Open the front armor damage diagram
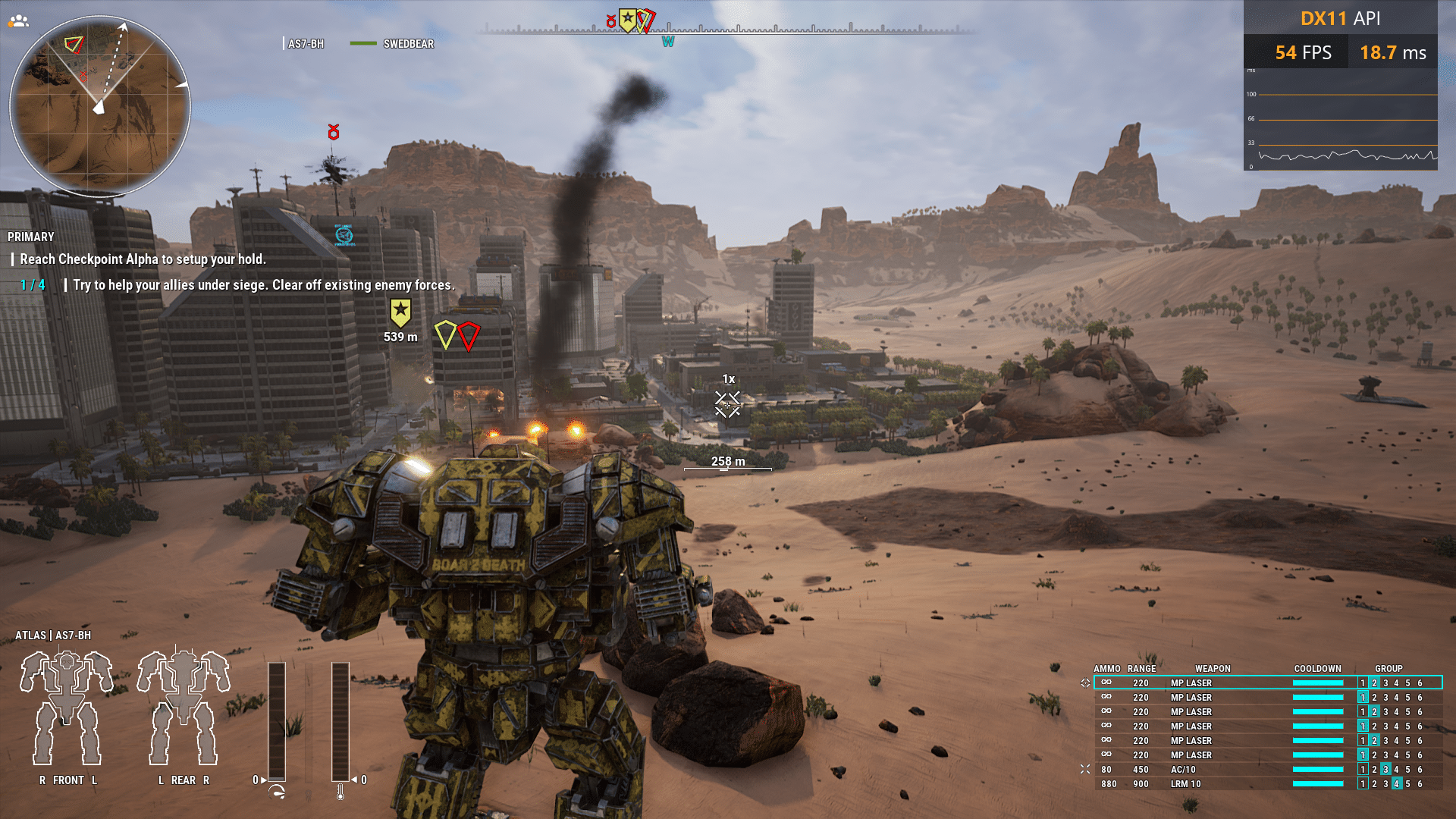This screenshot has width=1456, height=819. pos(67,708)
